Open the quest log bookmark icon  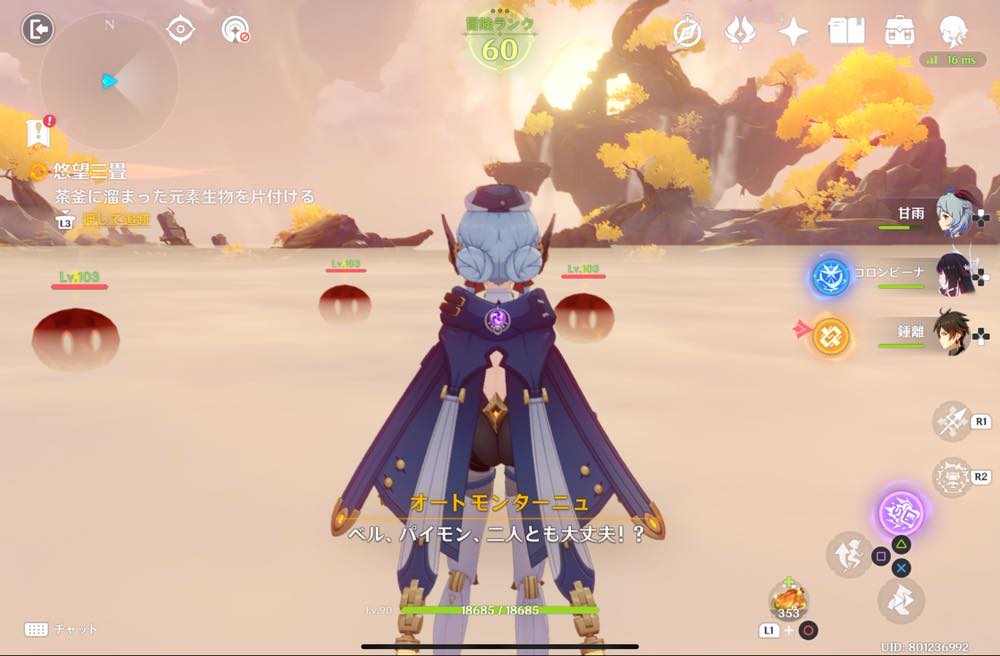click(39, 133)
